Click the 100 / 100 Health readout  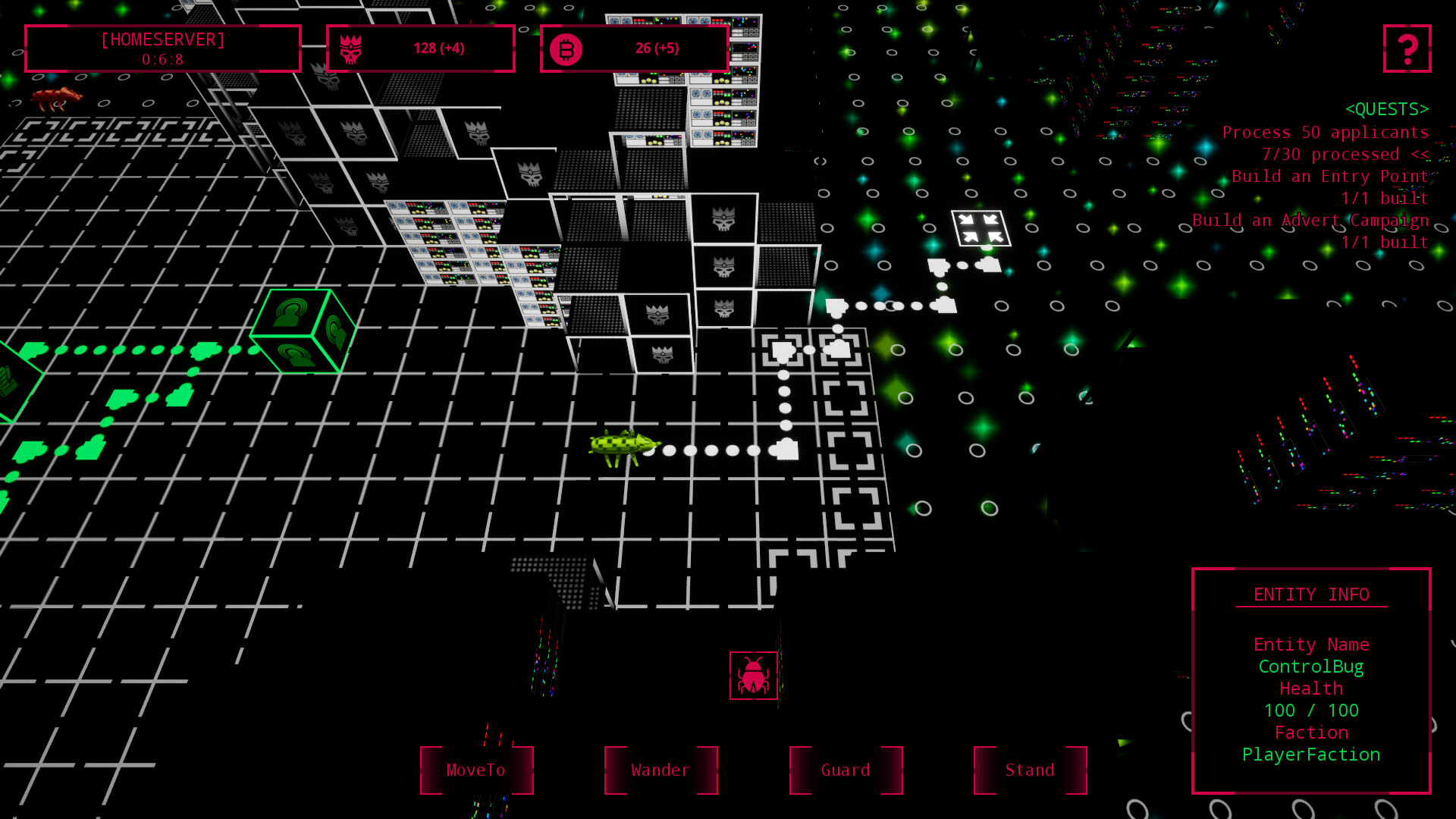tap(1310, 711)
